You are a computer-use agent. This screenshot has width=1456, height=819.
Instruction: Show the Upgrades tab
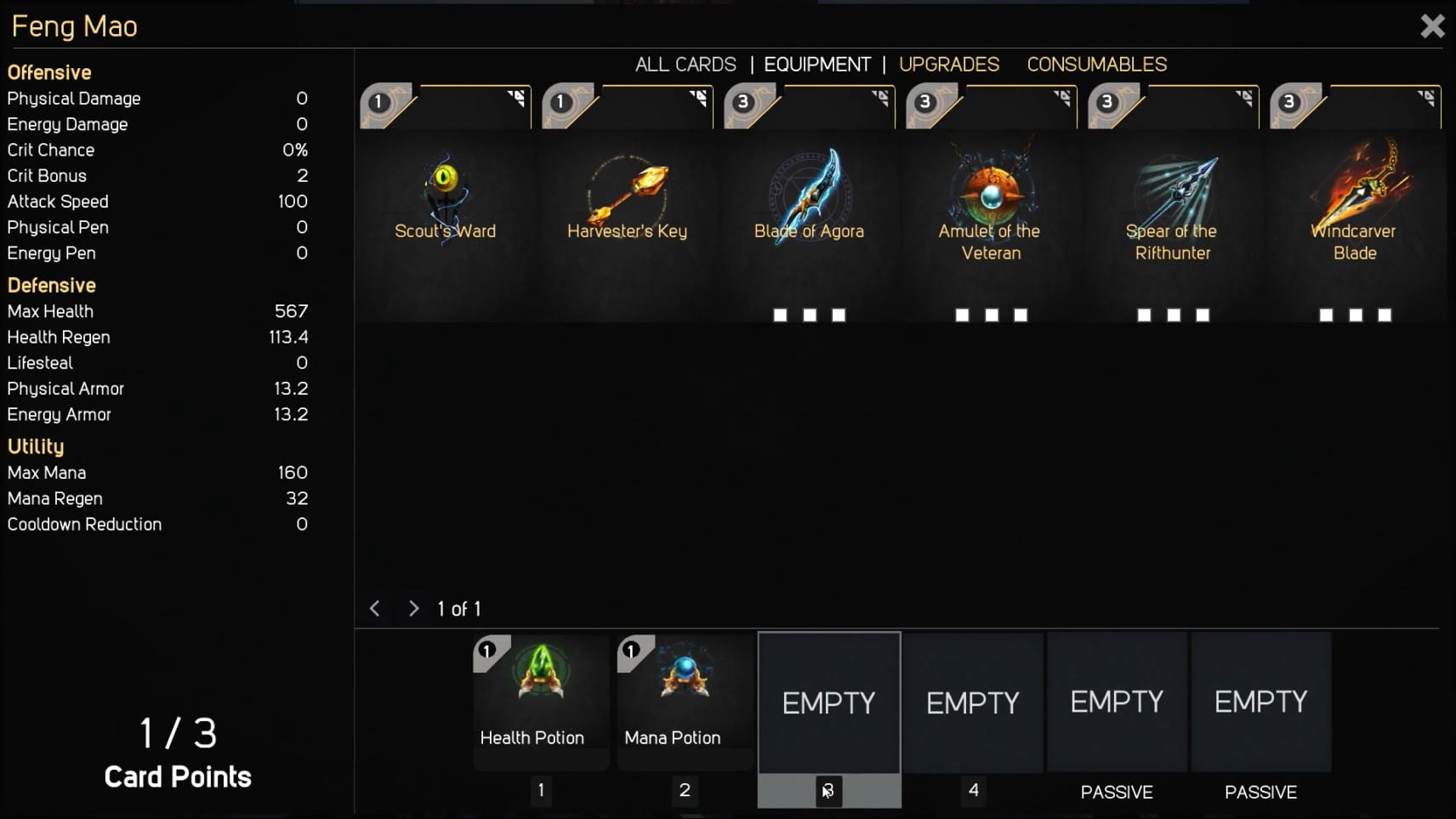[949, 65]
